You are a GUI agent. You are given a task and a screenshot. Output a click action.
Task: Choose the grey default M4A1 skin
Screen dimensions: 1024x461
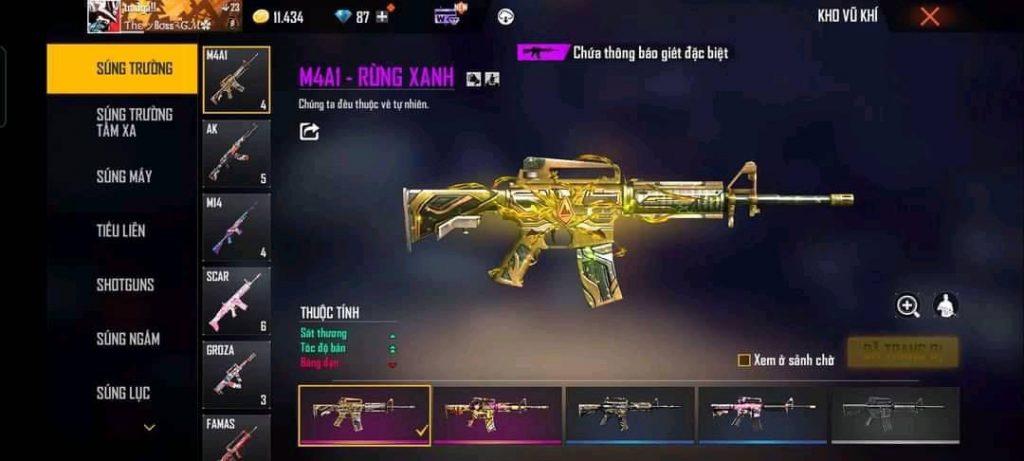894,415
